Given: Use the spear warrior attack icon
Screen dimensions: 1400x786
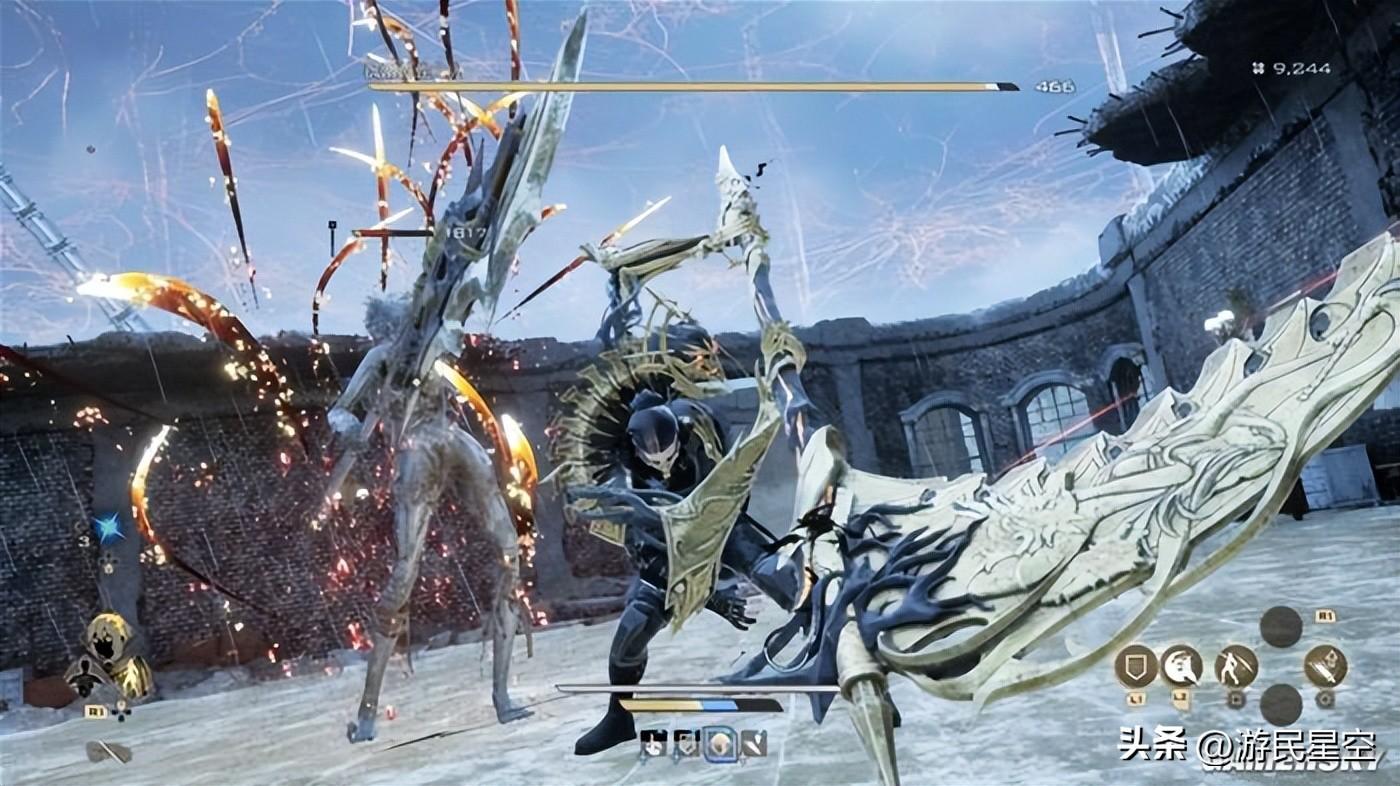Looking at the screenshot, I should click(1236, 666).
